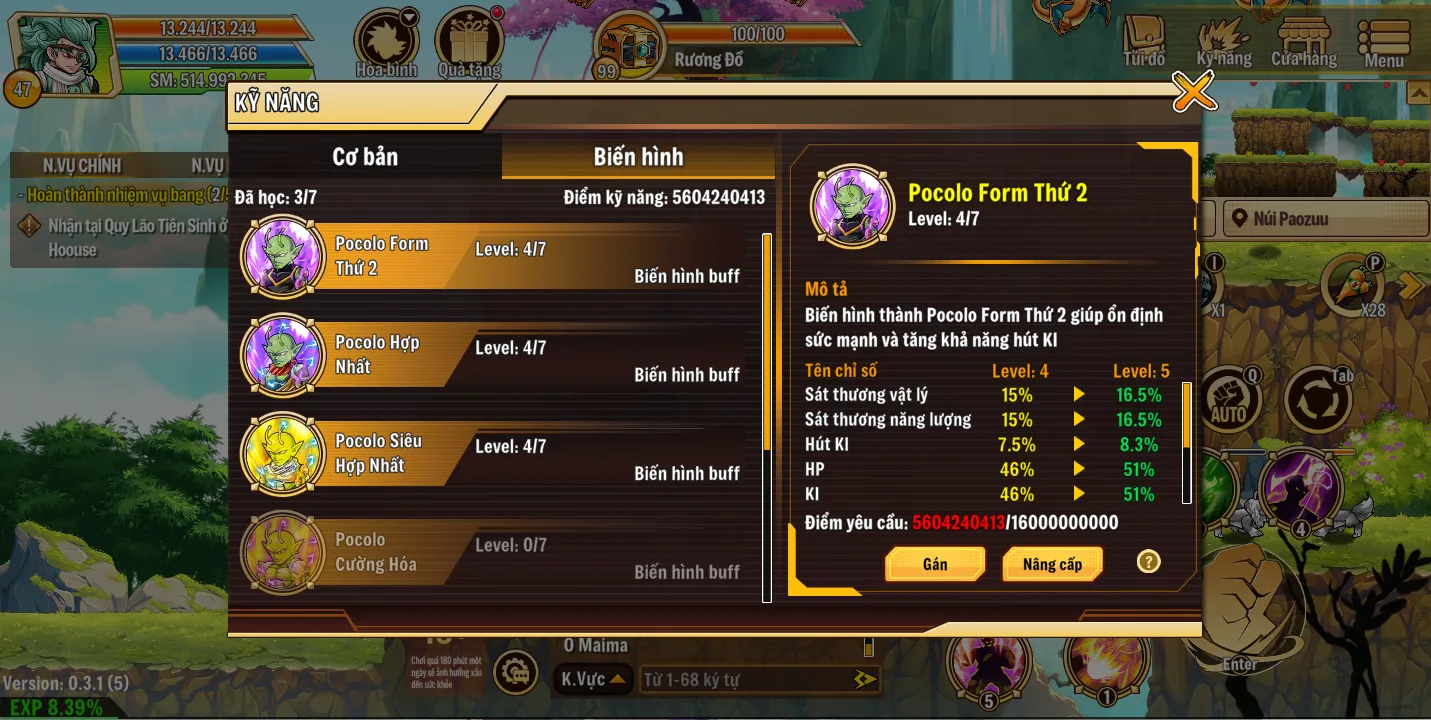
Task: Select the Biến hình tab
Action: 638,157
